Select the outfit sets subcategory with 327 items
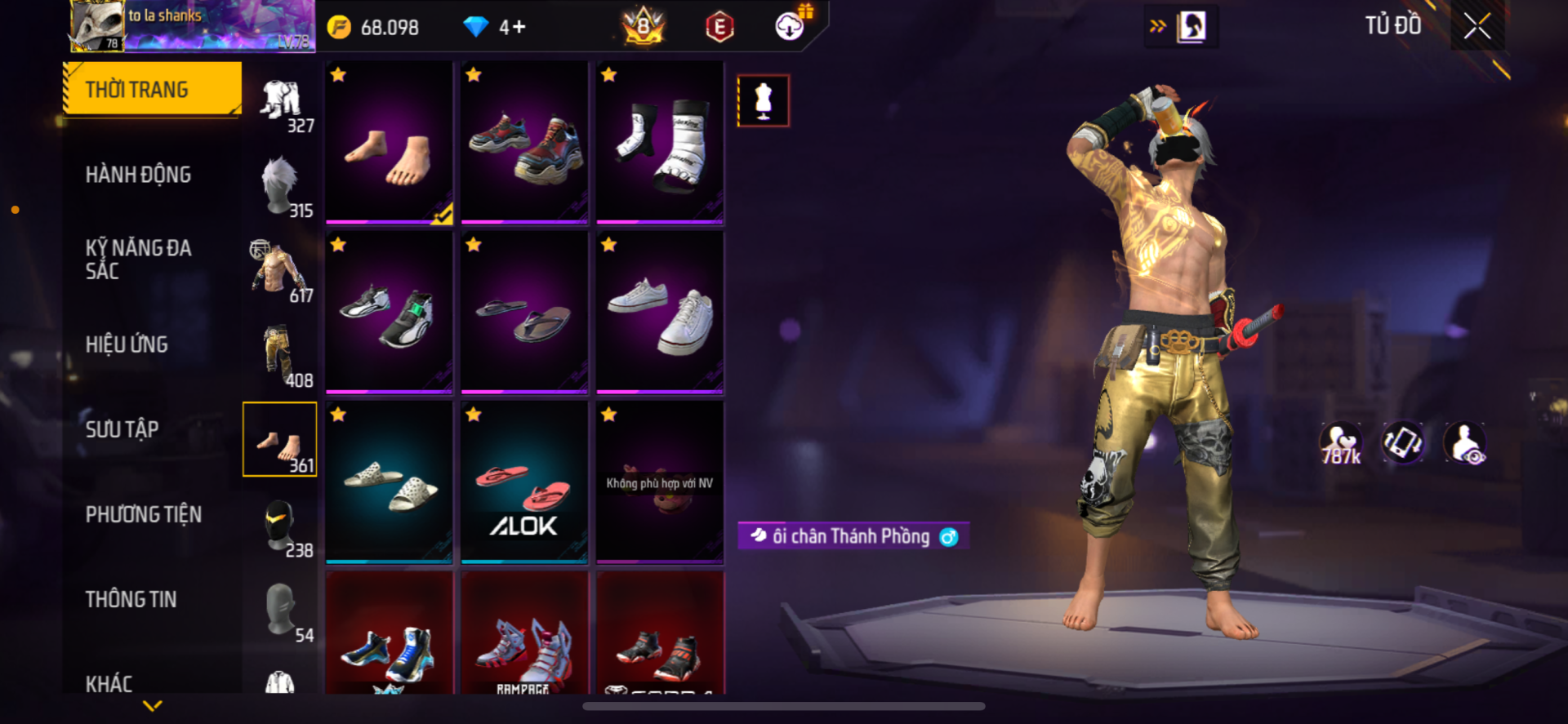 [282, 104]
